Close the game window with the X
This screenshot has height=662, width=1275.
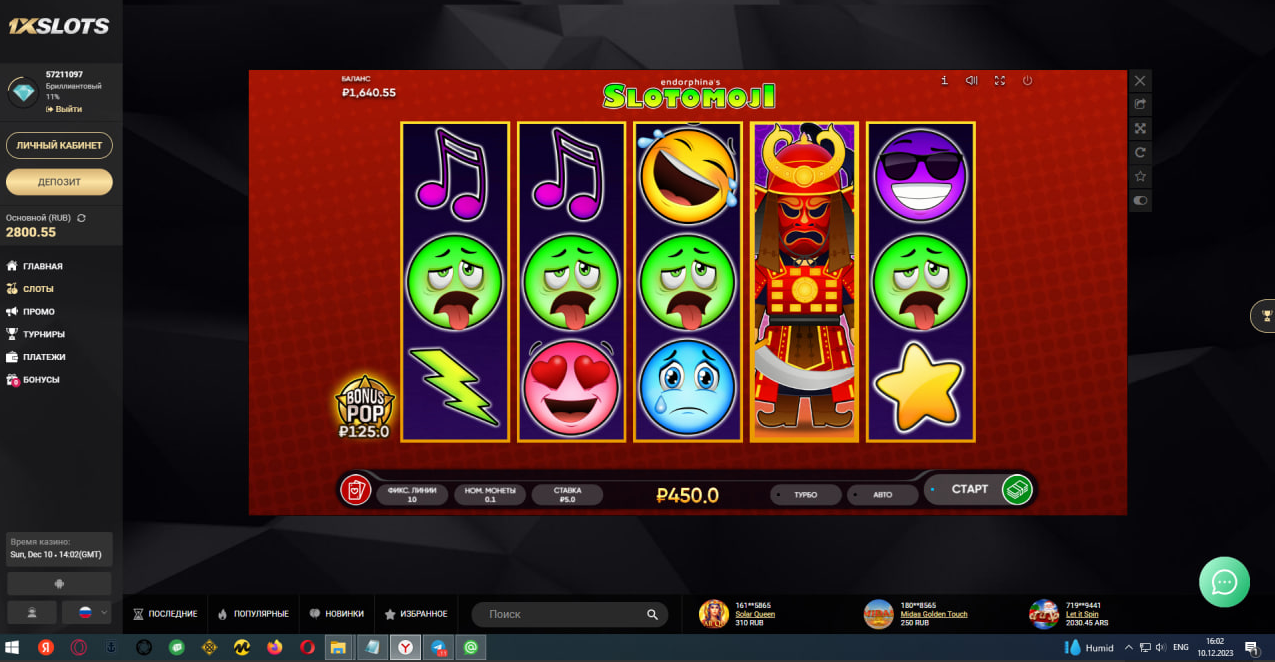pos(1140,81)
